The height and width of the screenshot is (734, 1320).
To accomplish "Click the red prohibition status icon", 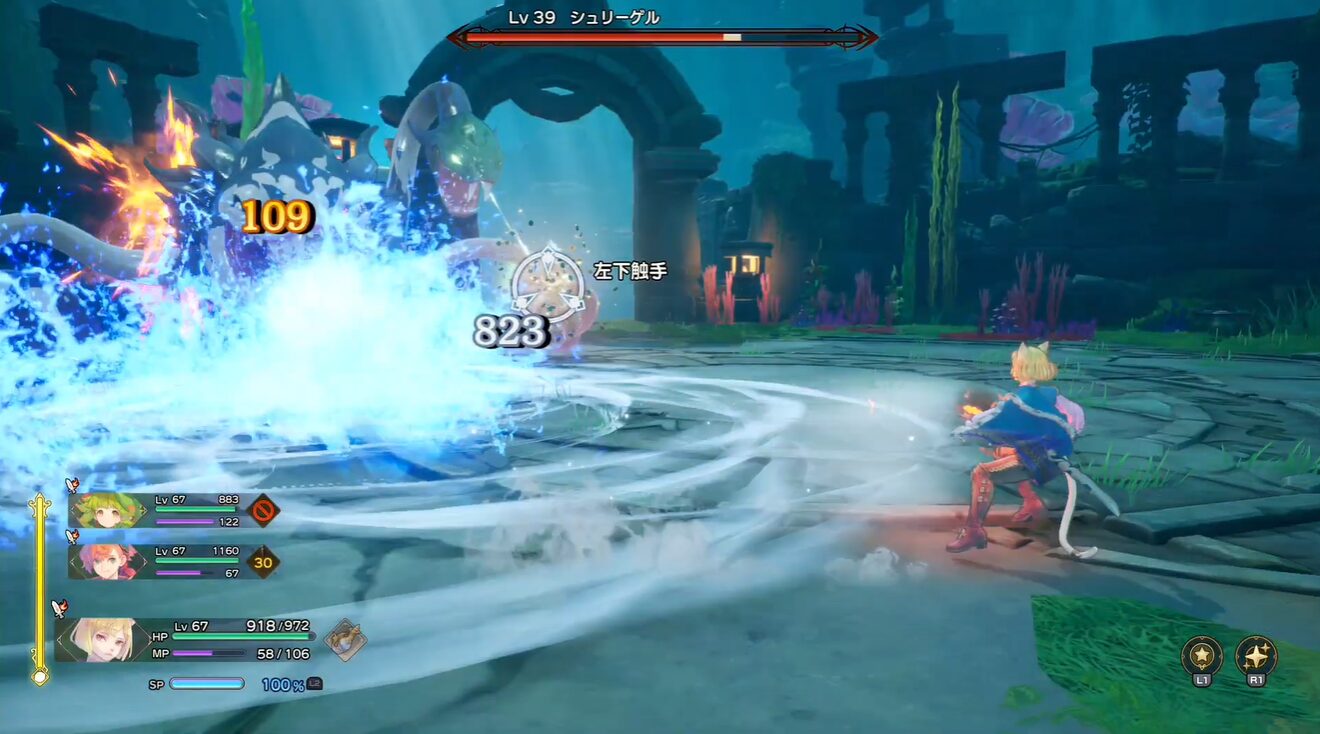I will pos(262,510).
